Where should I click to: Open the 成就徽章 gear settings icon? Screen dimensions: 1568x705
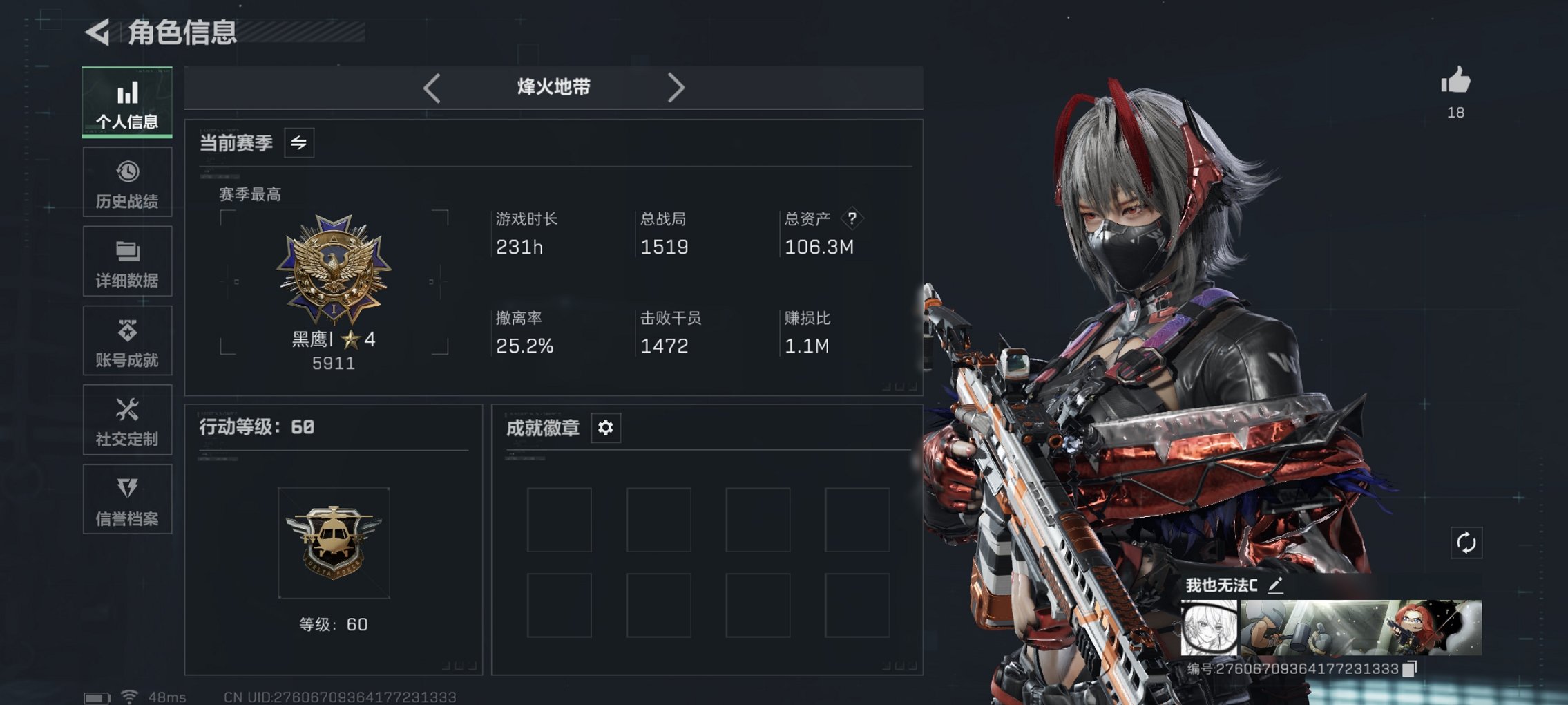pos(606,428)
